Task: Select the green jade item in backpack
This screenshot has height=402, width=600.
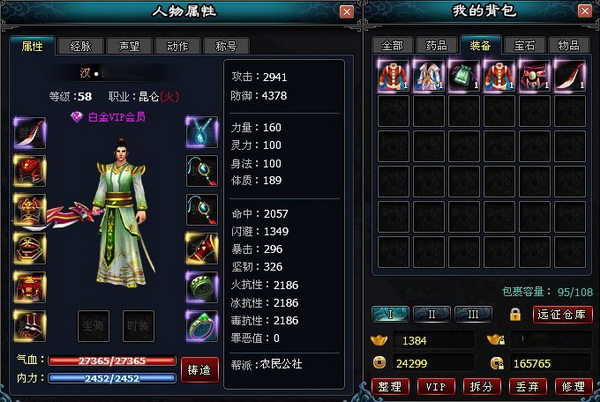Action: pyautogui.click(x=461, y=76)
